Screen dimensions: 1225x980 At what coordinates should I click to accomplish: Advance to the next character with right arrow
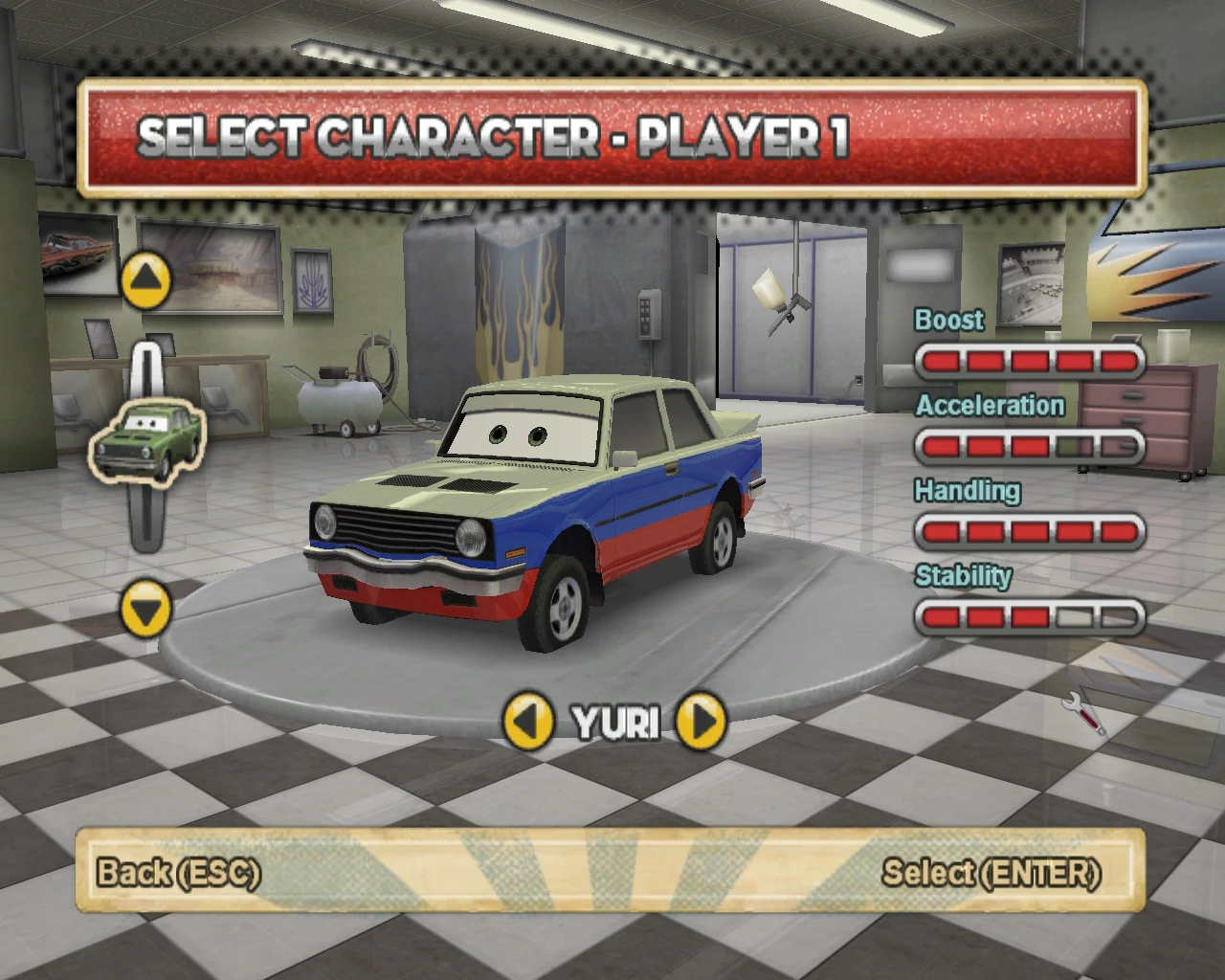(700, 724)
